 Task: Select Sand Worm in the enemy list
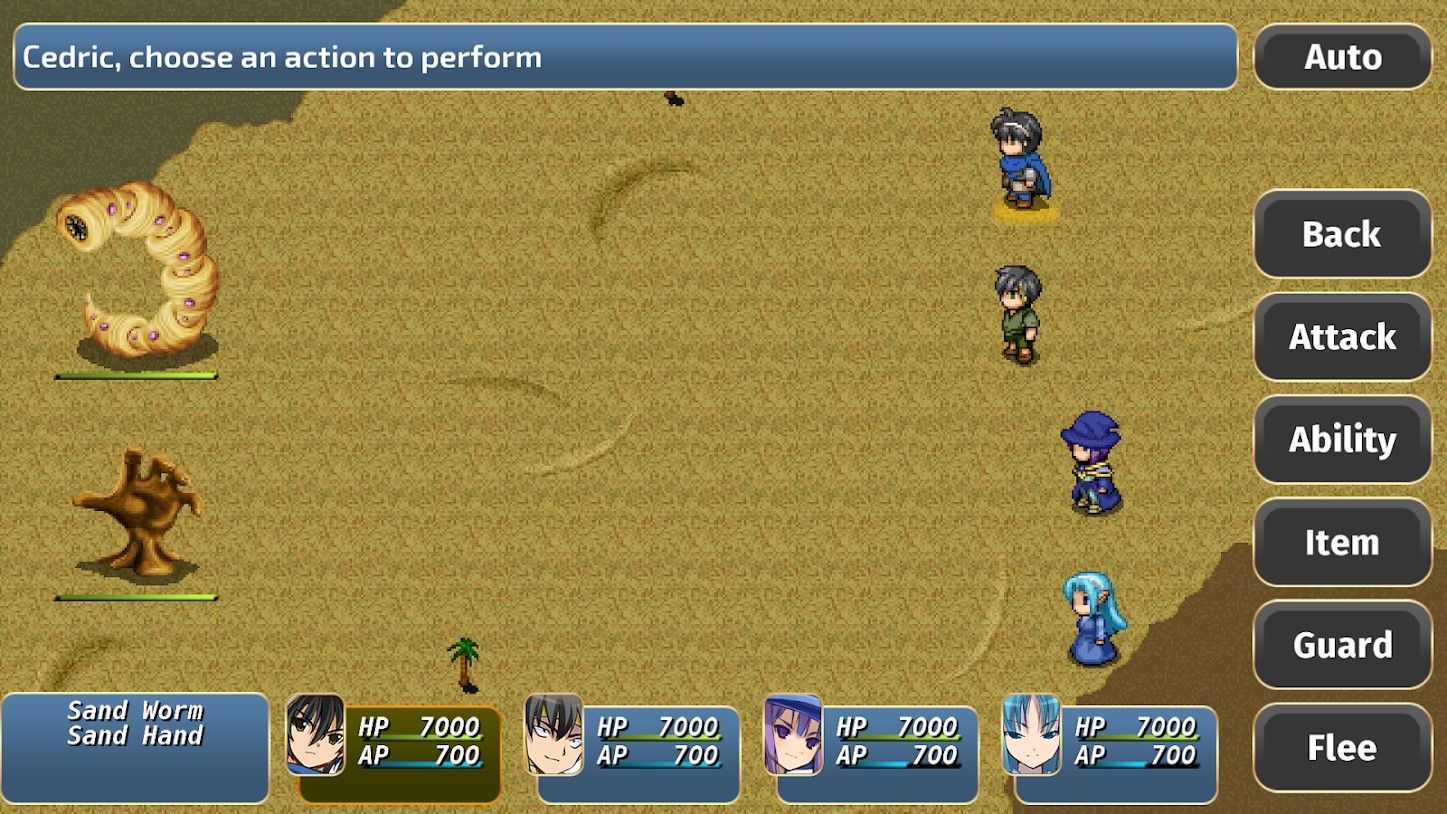click(x=135, y=711)
